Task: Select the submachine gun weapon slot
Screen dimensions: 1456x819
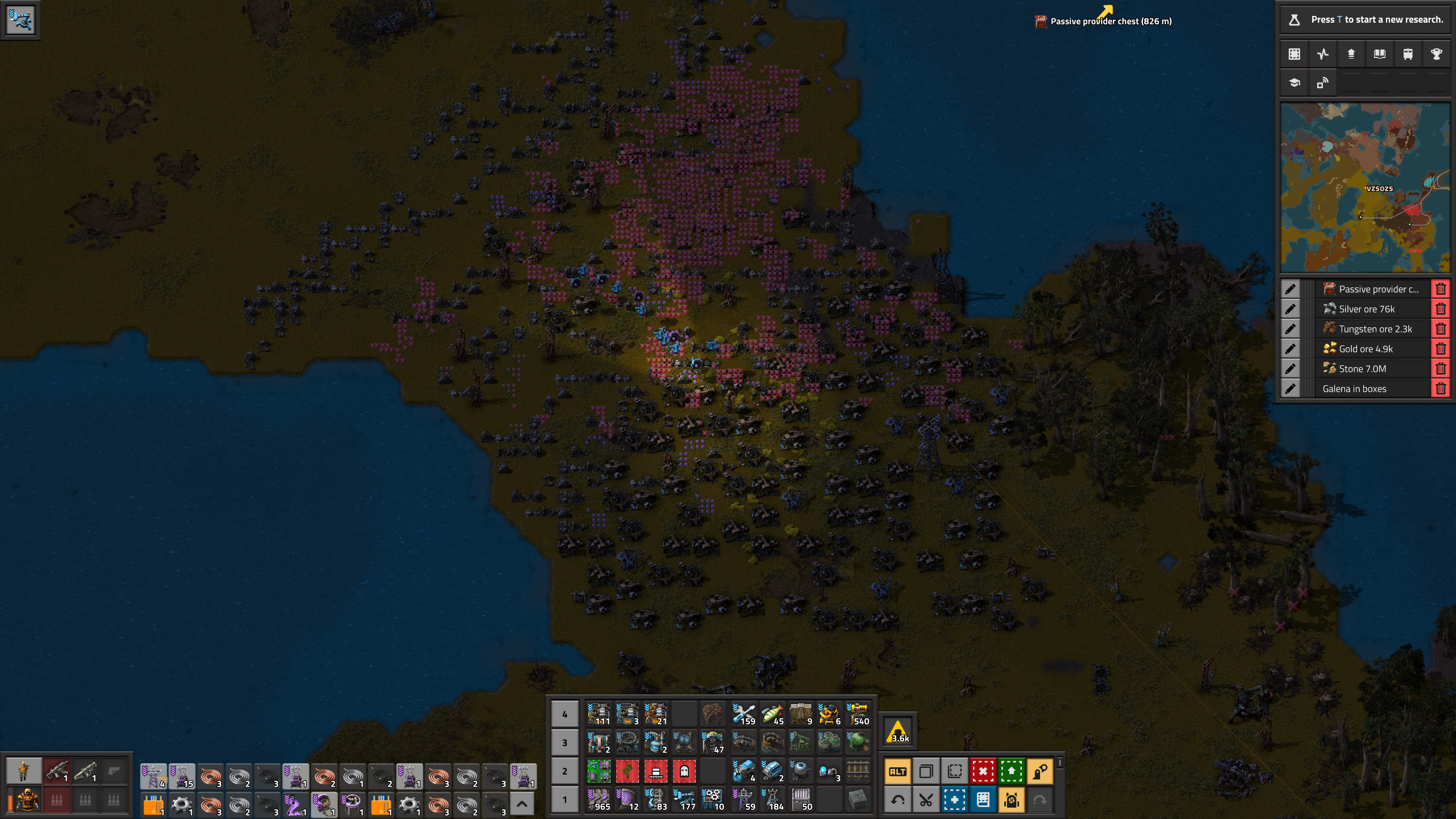Action: coord(57,772)
